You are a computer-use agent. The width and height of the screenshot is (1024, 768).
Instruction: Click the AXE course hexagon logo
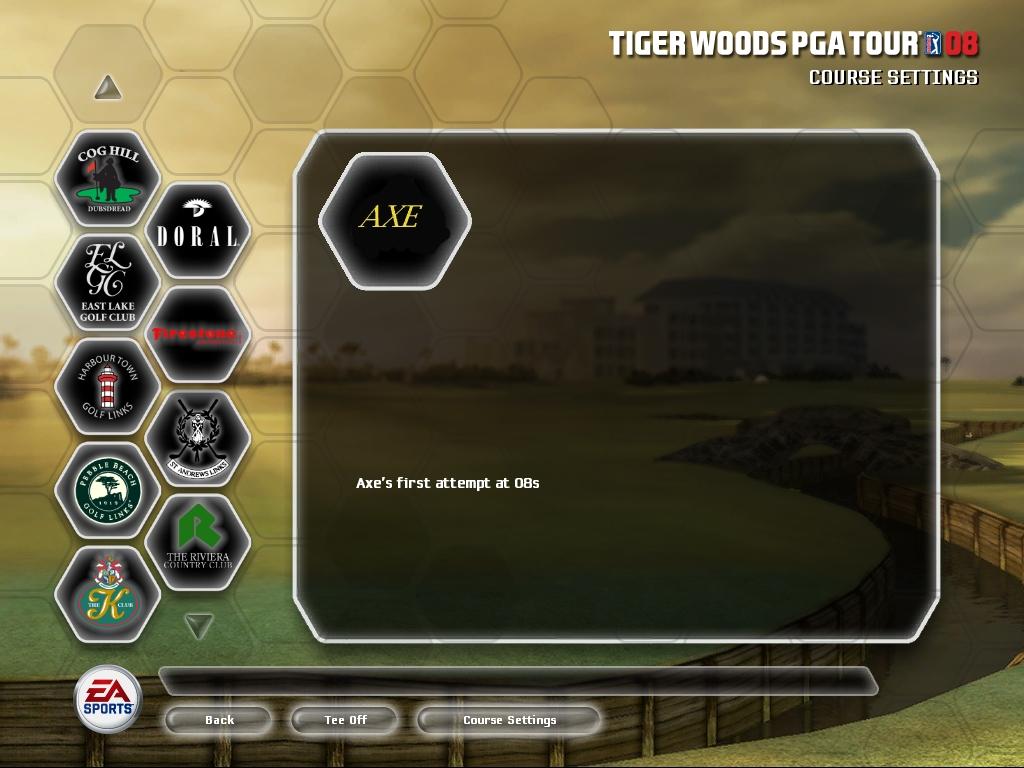click(394, 219)
